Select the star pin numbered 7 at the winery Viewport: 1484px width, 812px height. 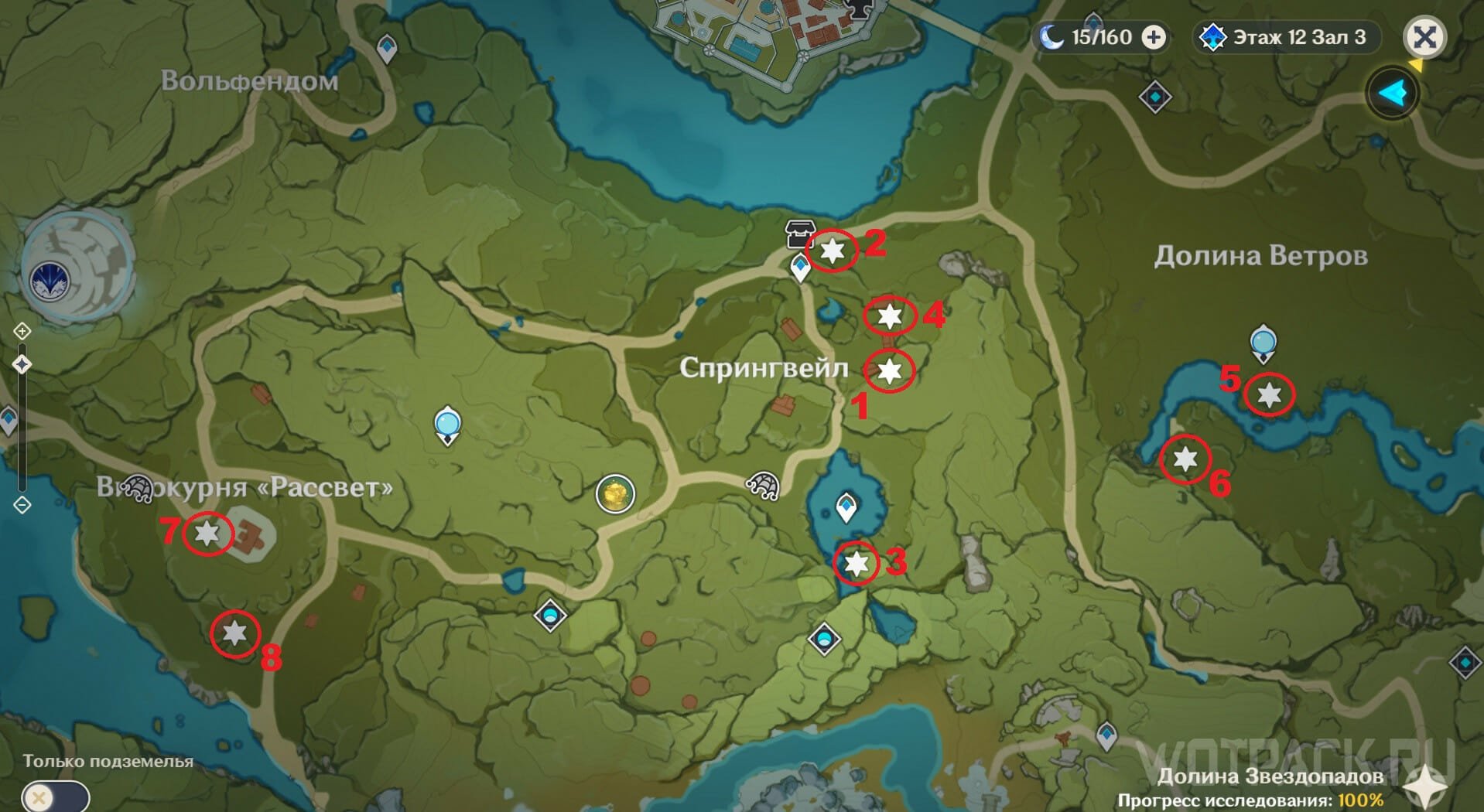(207, 533)
